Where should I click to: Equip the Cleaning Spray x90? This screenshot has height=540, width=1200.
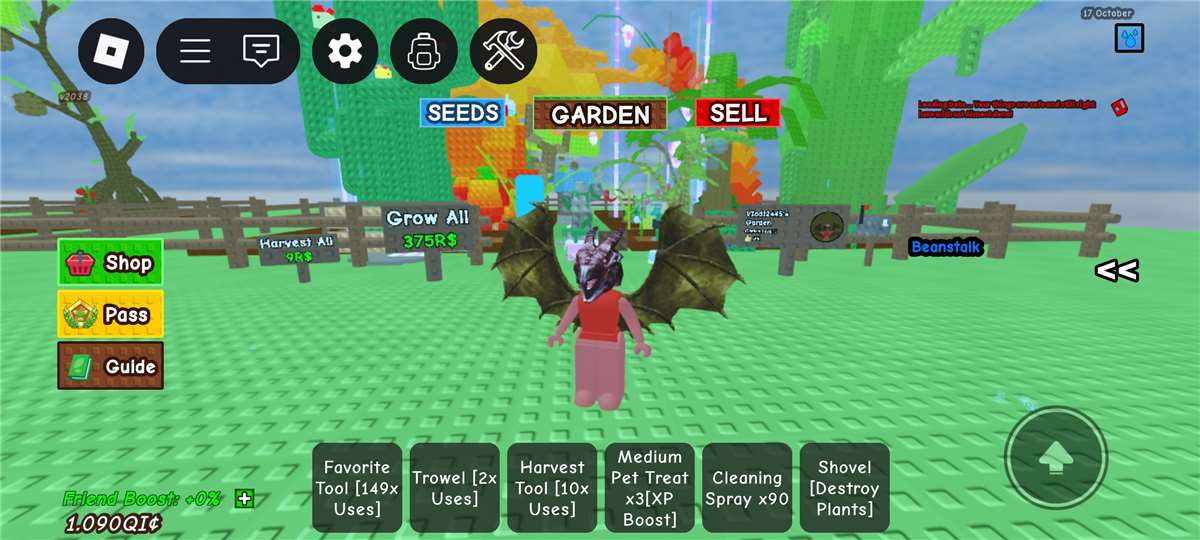point(747,488)
